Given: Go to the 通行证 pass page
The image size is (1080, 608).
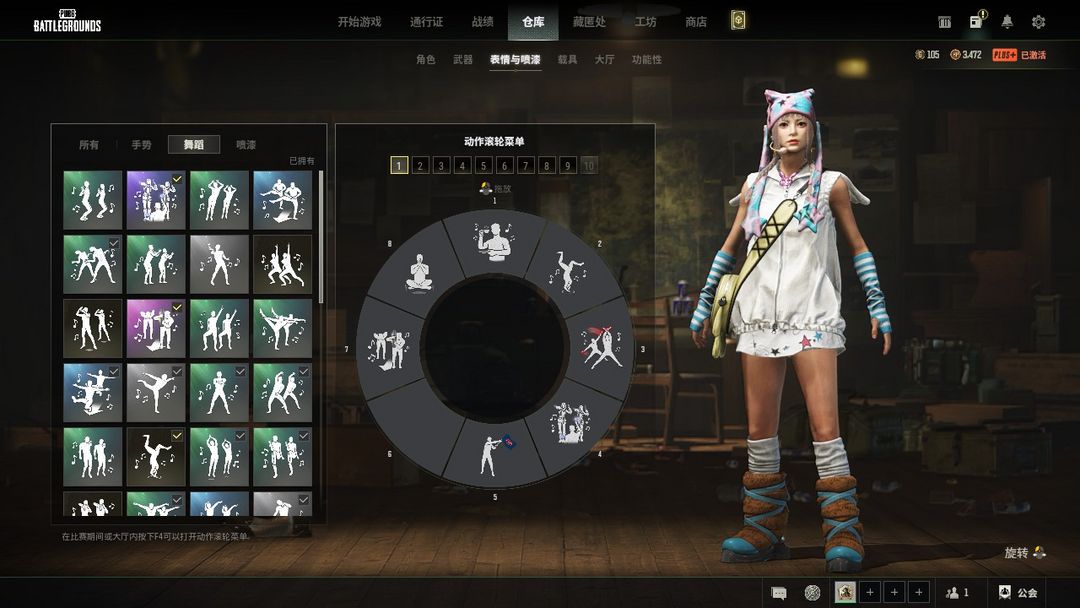Looking at the screenshot, I should pos(426,22).
